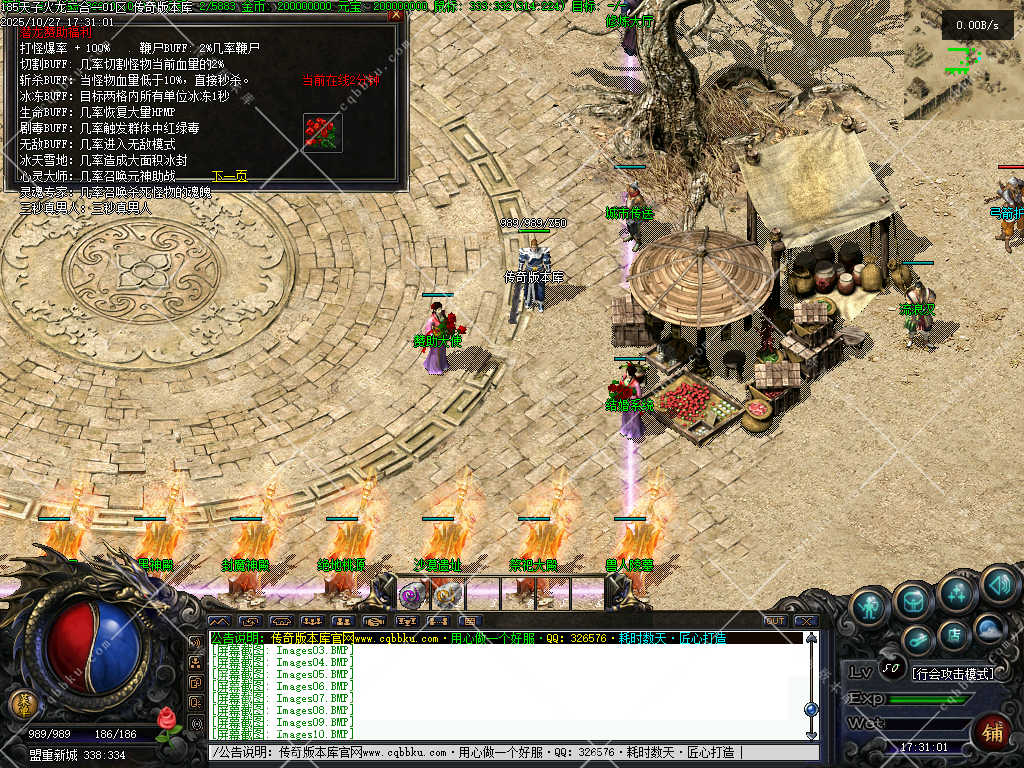Go to next page via 下一页 link
Image resolution: width=1024 pixels, height=768 pixels.
tap(230, 177)
